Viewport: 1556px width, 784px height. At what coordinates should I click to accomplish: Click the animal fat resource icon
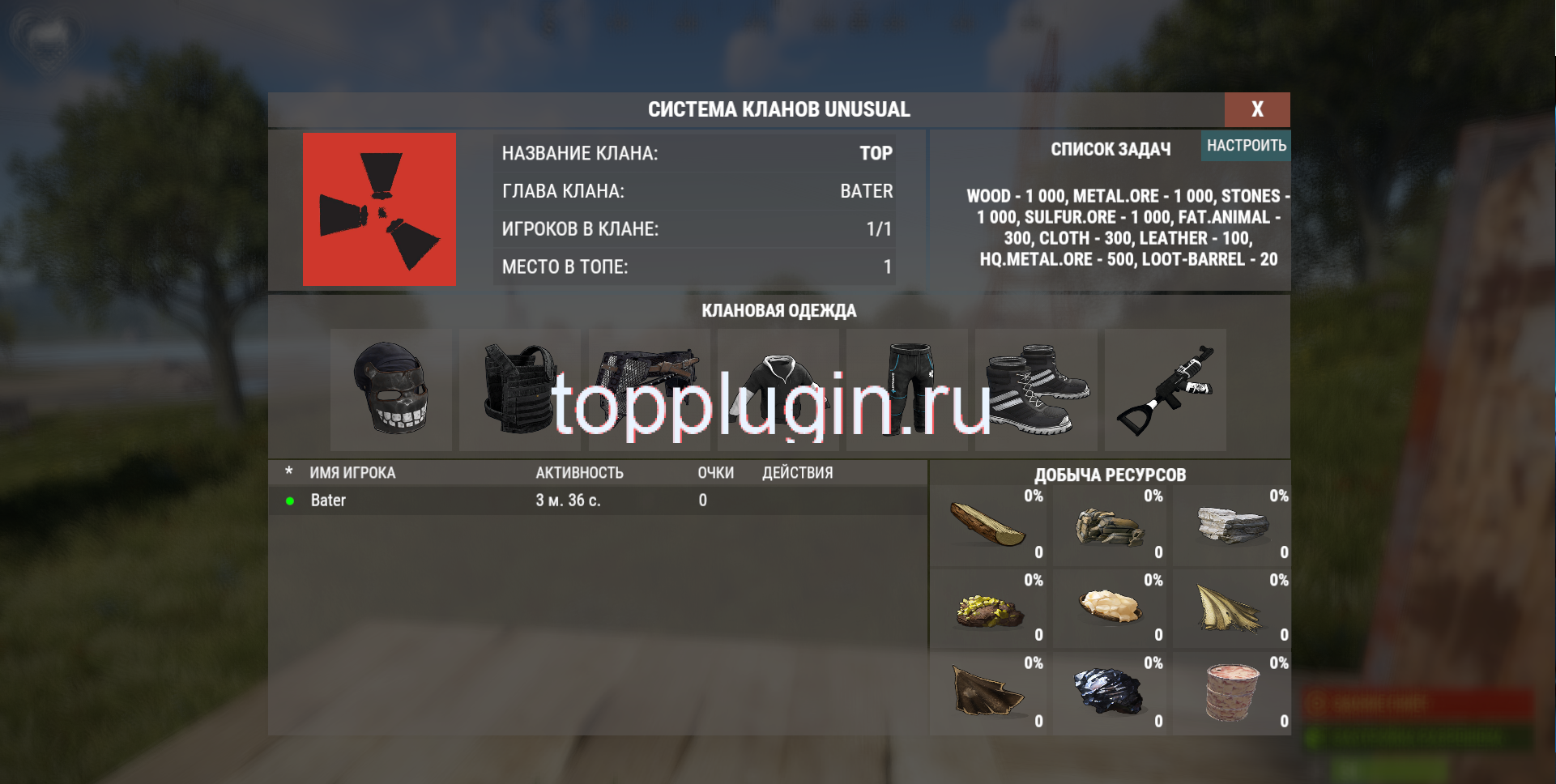point(1111,609)
